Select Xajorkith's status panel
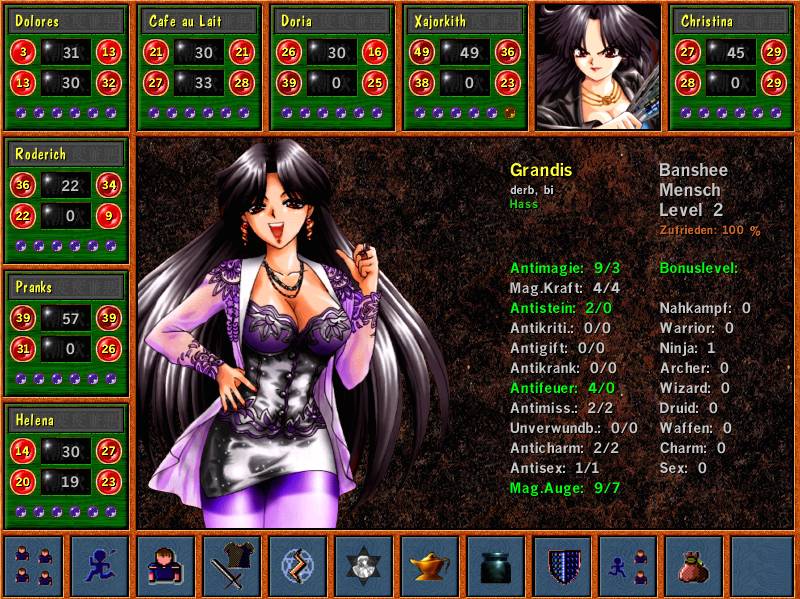Image resolution: width=800 pixels, height=599 pixels. 466,67
